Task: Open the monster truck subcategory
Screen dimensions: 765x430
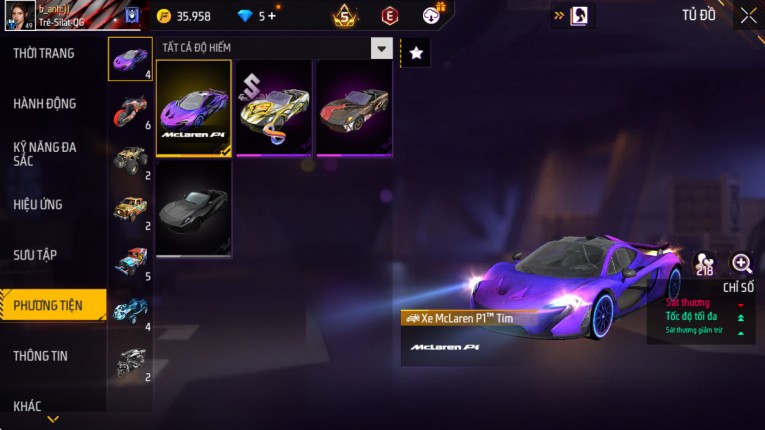Action: coord(130,160)
